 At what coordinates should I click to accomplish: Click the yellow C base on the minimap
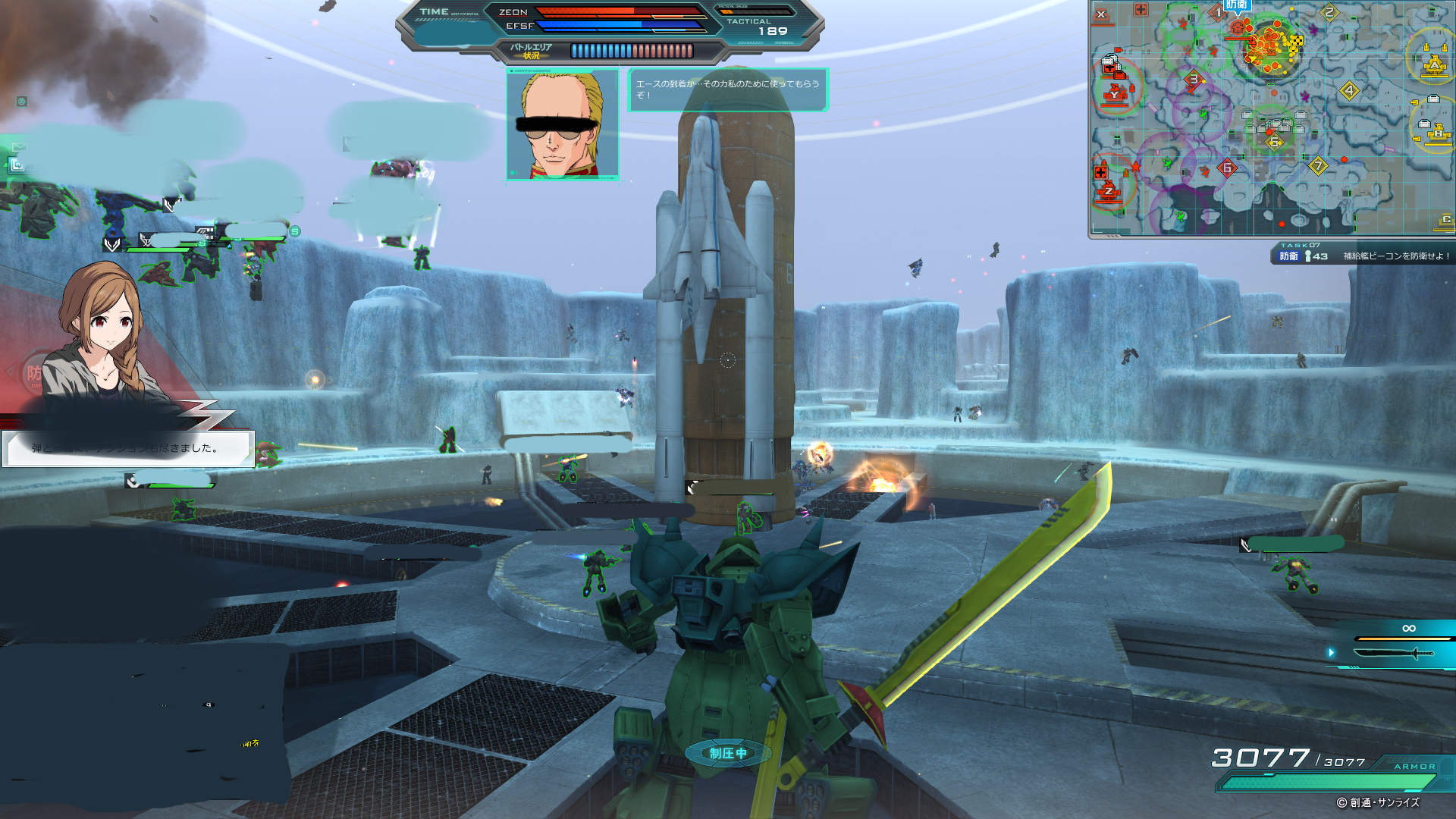(x=1446, y=220)
